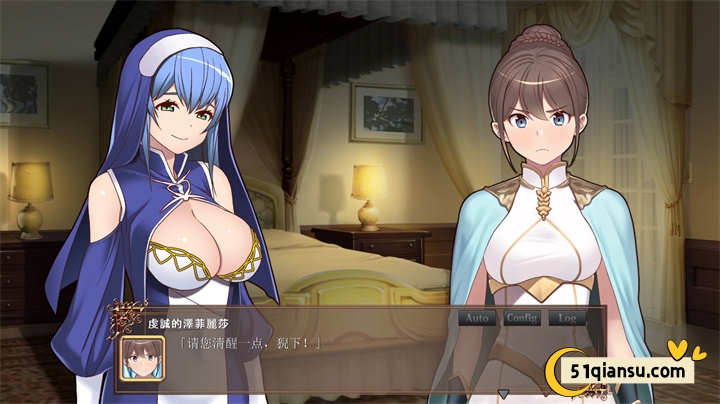Enable Auto dialogue mode

pos(476,318)
